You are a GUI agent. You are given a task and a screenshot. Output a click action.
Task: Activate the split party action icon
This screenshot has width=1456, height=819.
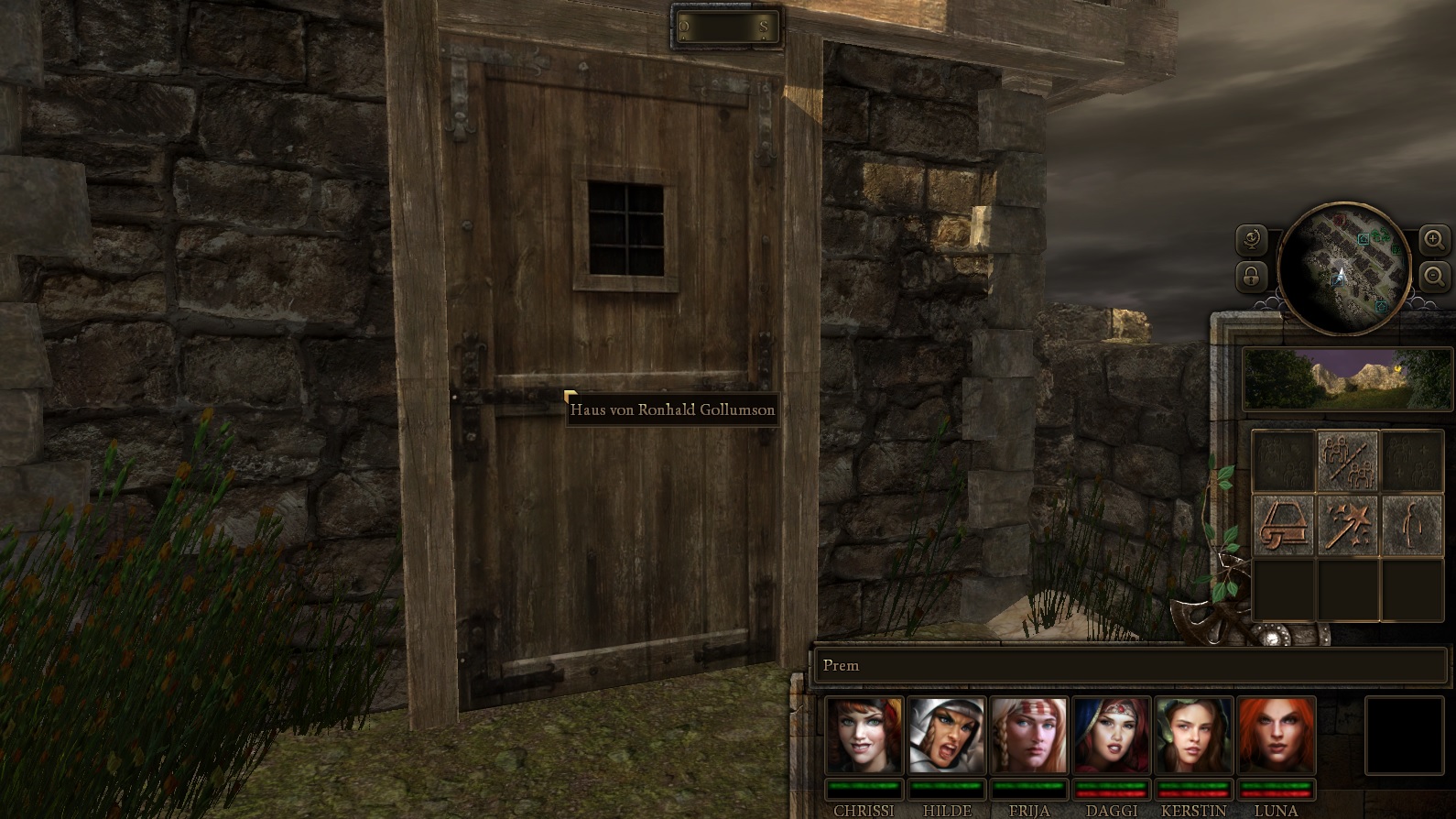(1347, 460)
